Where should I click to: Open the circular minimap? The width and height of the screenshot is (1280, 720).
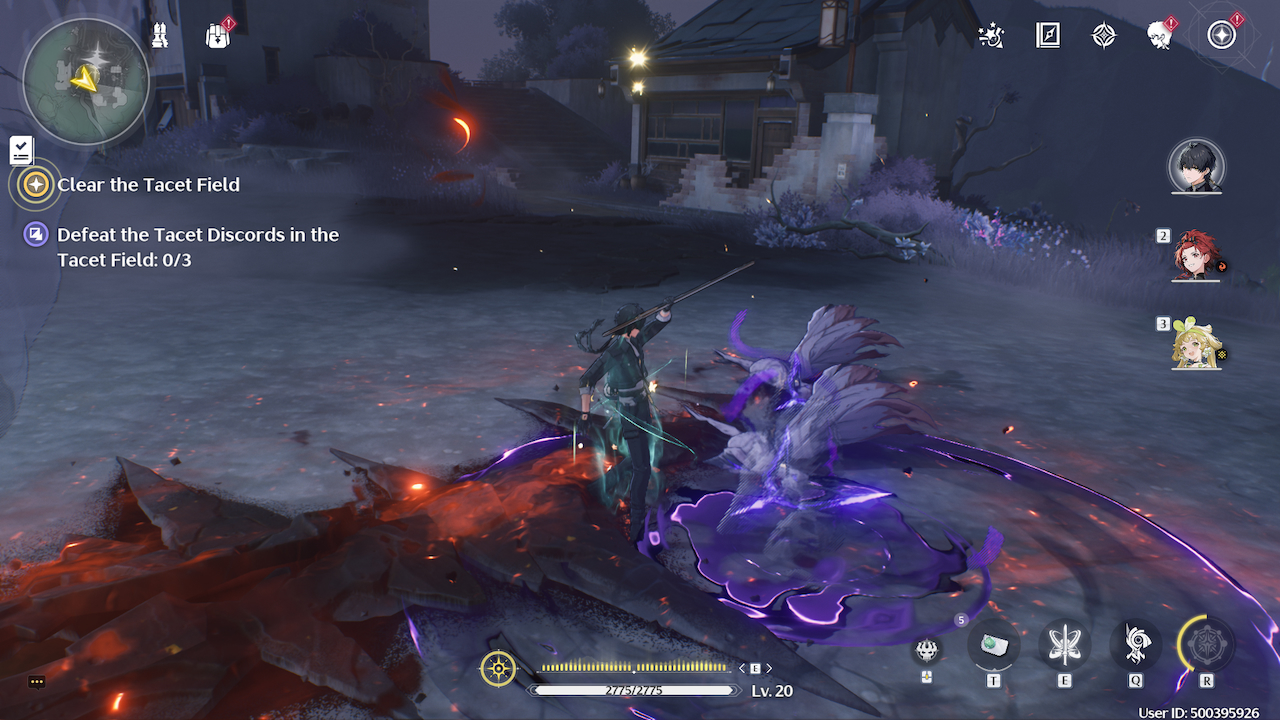tap(85, 82)
